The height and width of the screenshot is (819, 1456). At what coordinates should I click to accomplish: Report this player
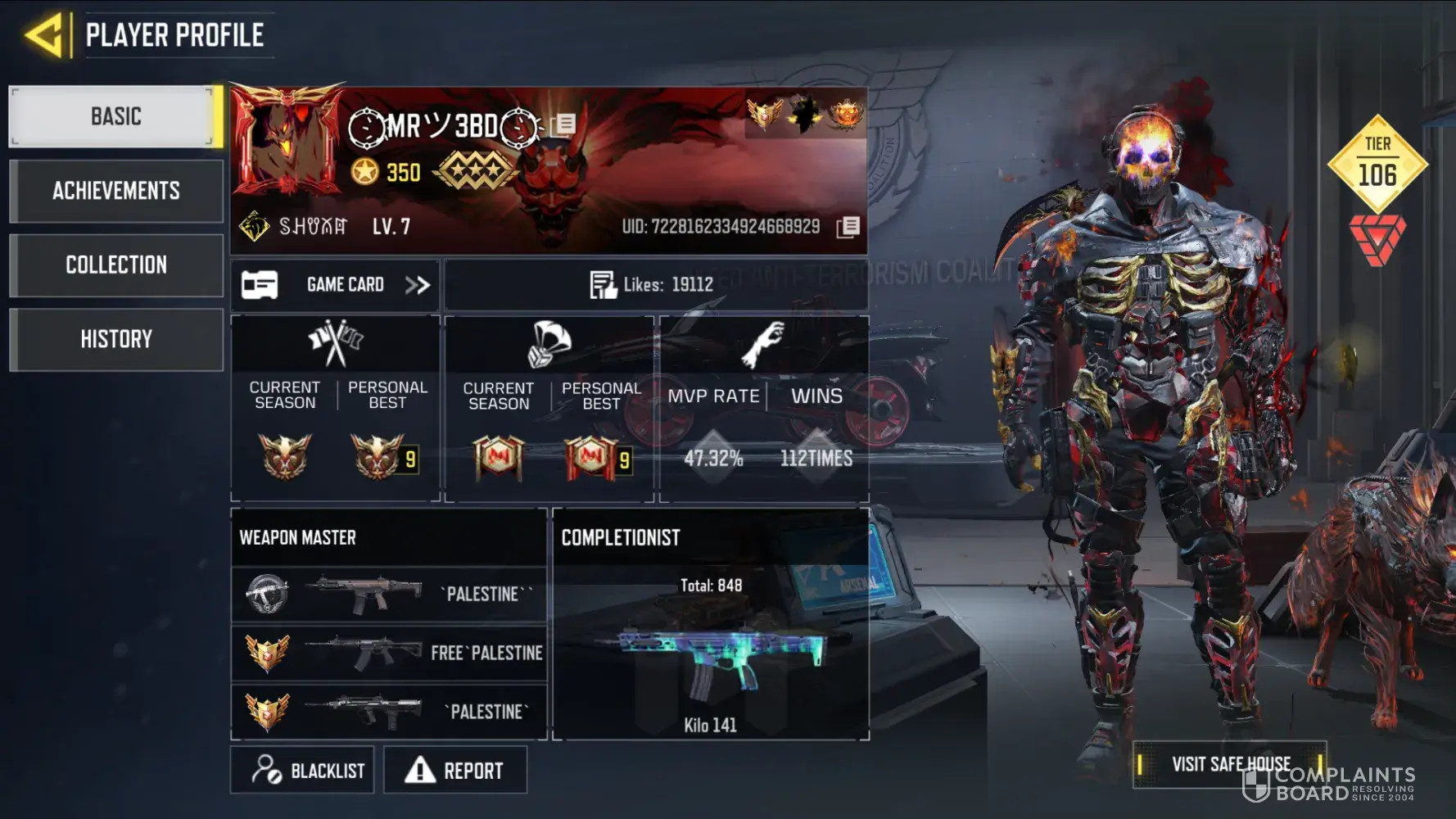click(x=455, y=770)
